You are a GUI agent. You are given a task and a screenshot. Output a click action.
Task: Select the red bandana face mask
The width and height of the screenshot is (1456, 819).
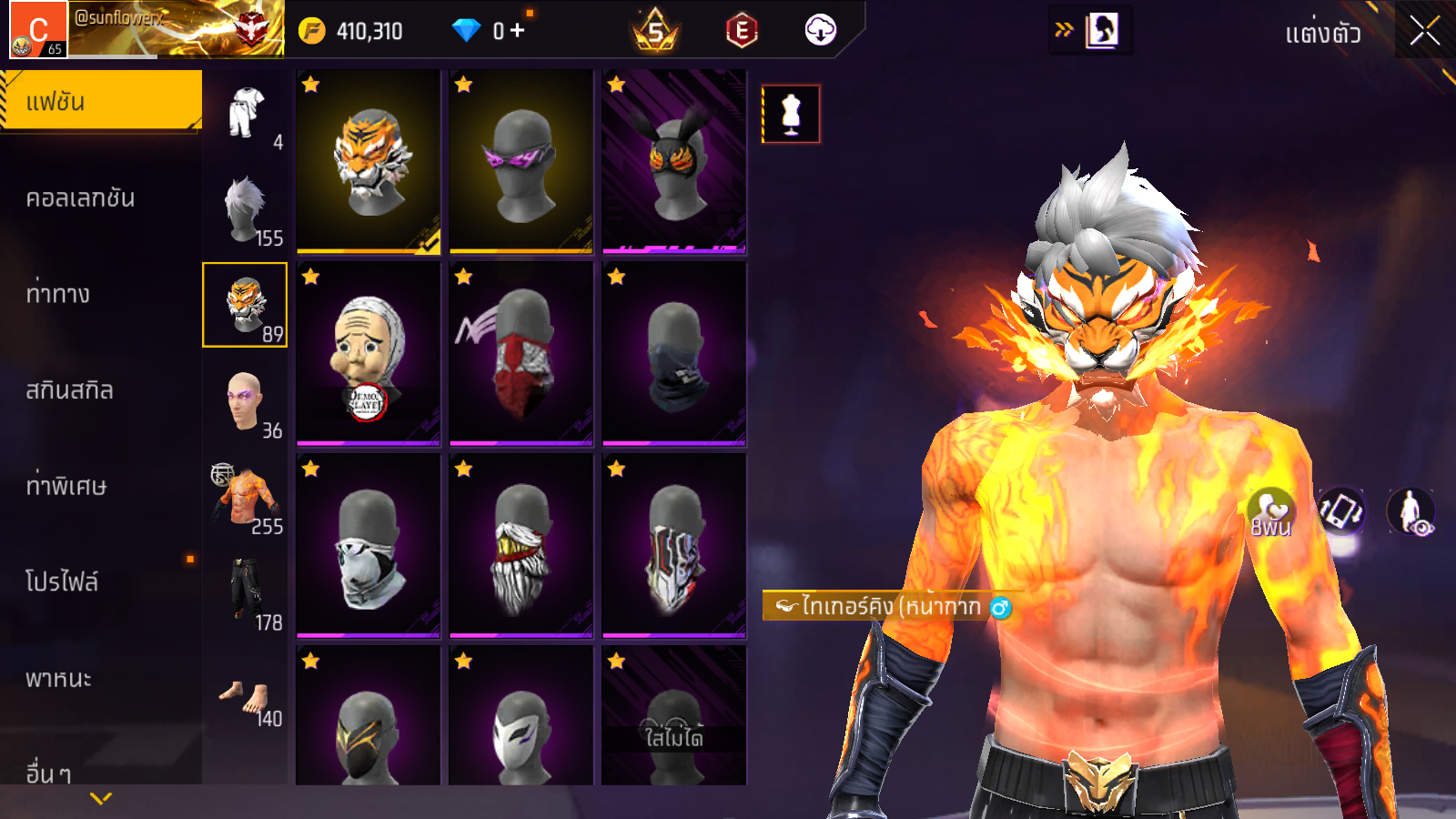click(x=521, y=354)
